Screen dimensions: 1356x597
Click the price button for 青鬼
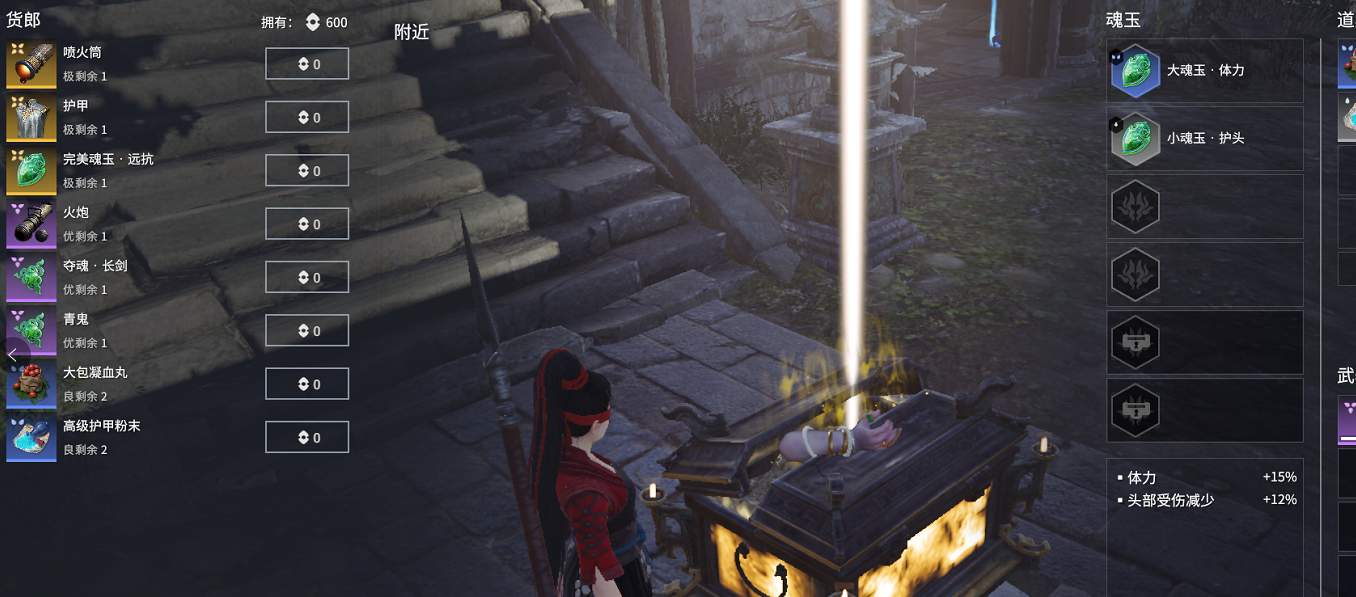click(x=307, y=331)
